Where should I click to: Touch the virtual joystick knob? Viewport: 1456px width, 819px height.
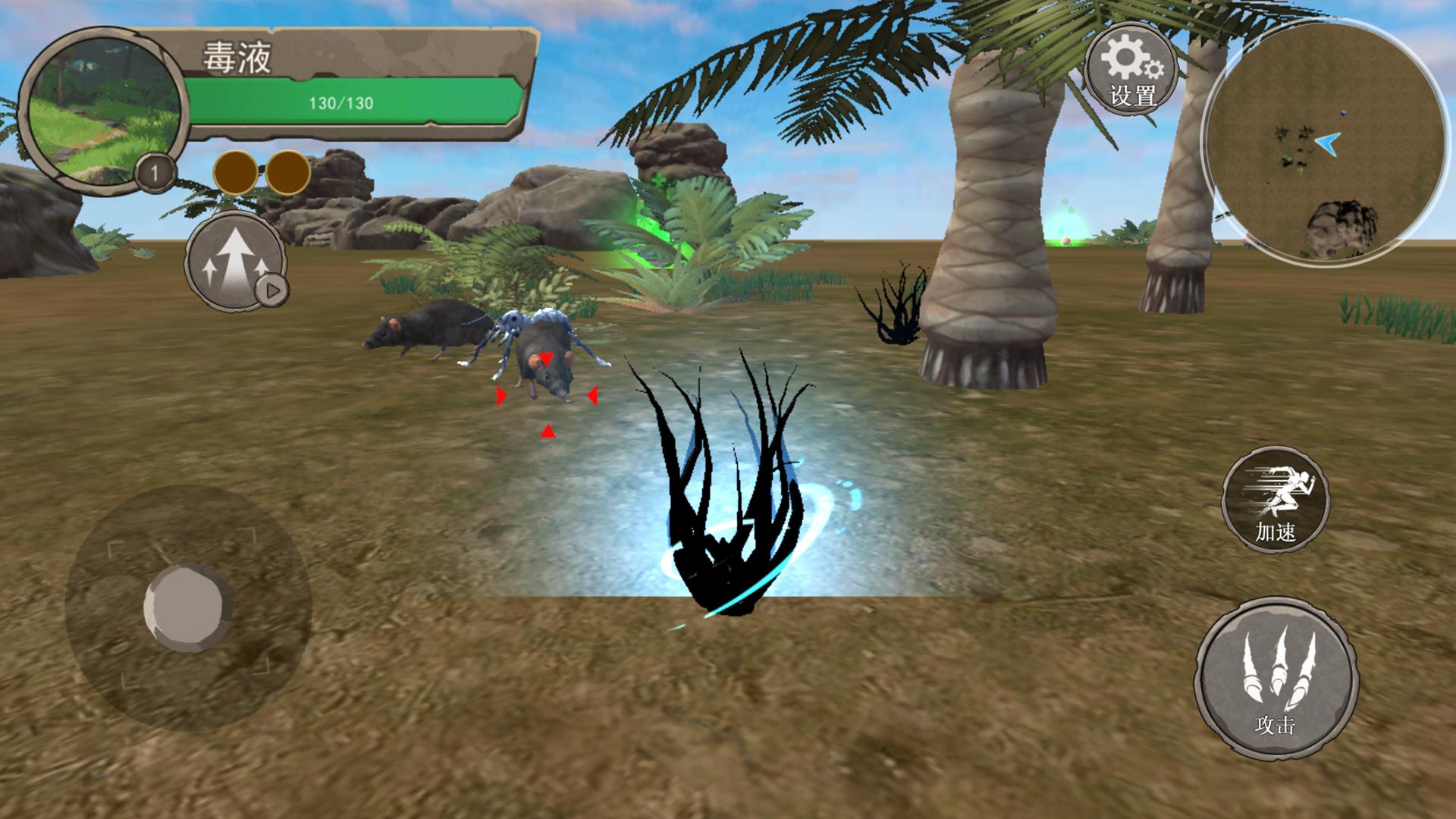tap(187, 606)
